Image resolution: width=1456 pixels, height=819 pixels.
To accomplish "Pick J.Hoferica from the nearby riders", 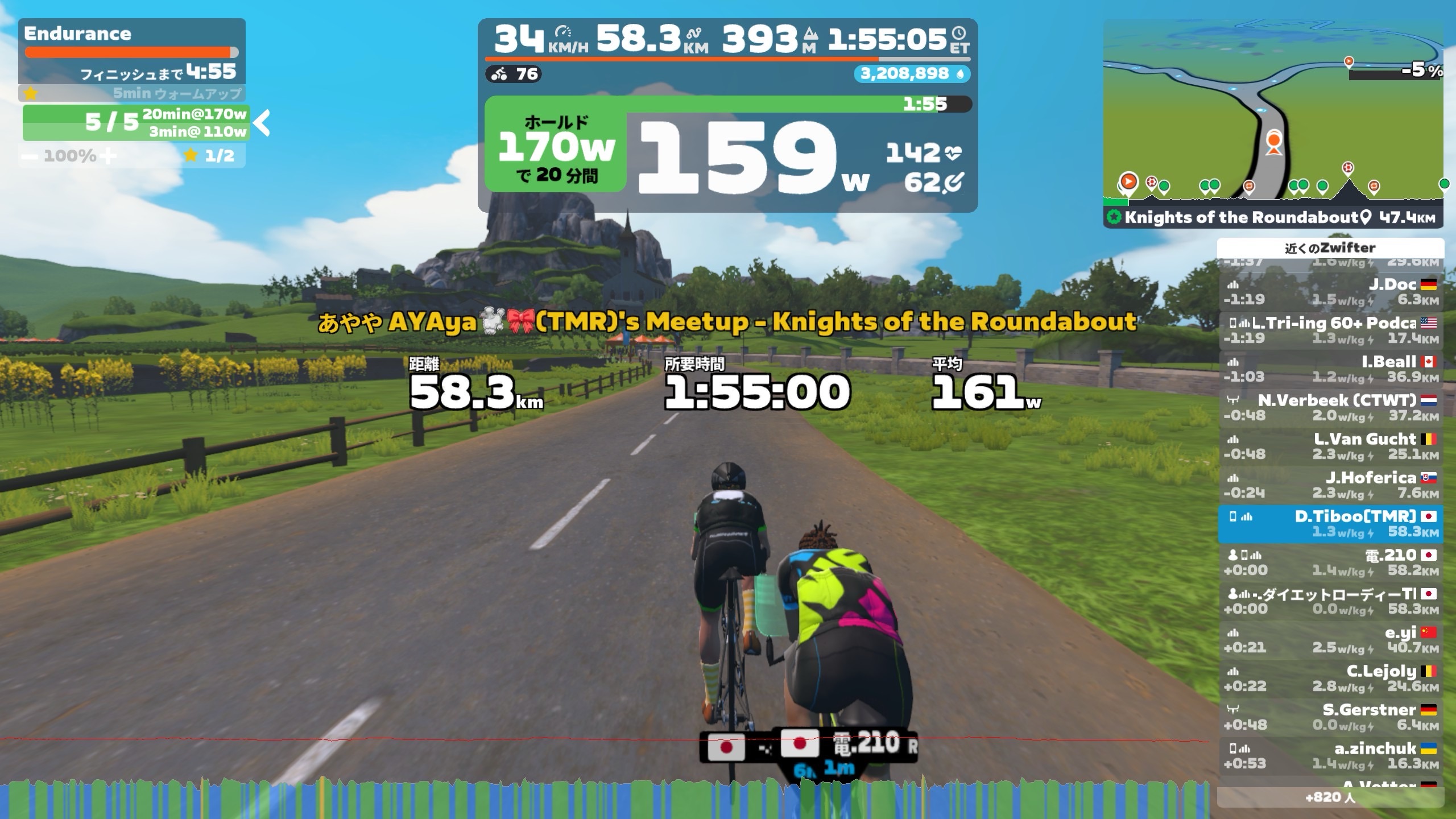I will [1330, 485].
